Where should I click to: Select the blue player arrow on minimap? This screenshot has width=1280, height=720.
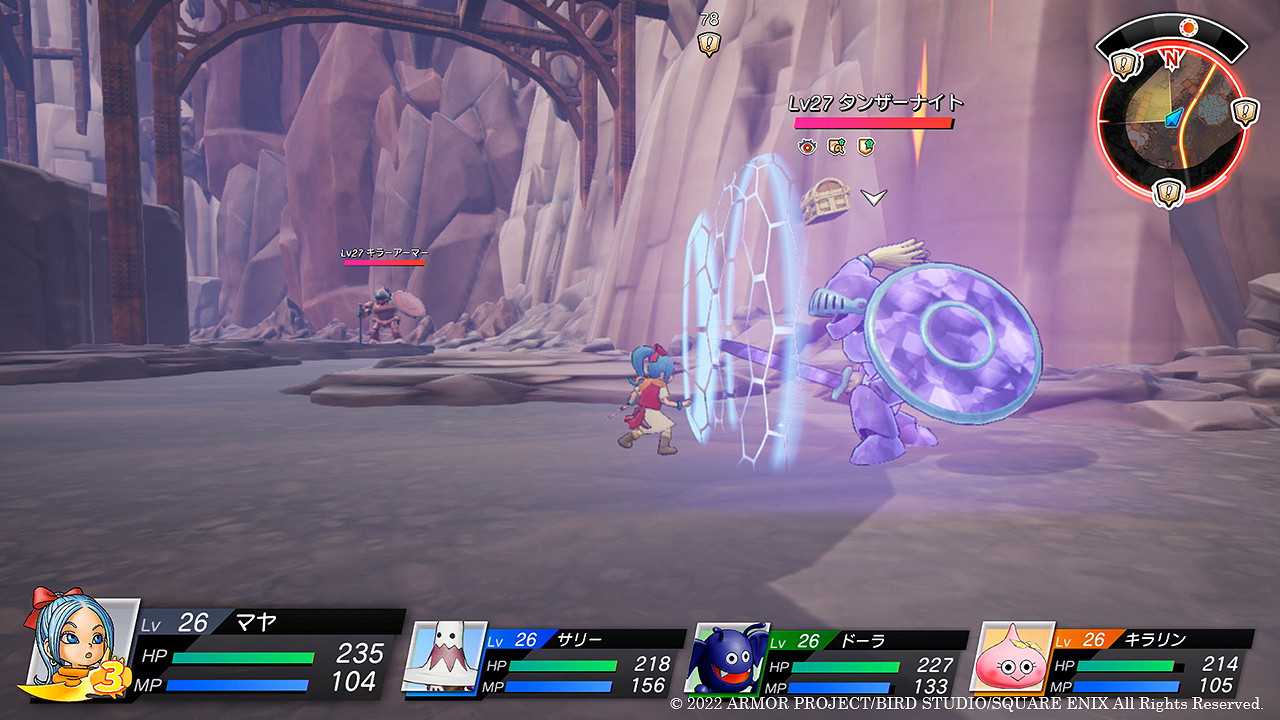coord(1174,117)
